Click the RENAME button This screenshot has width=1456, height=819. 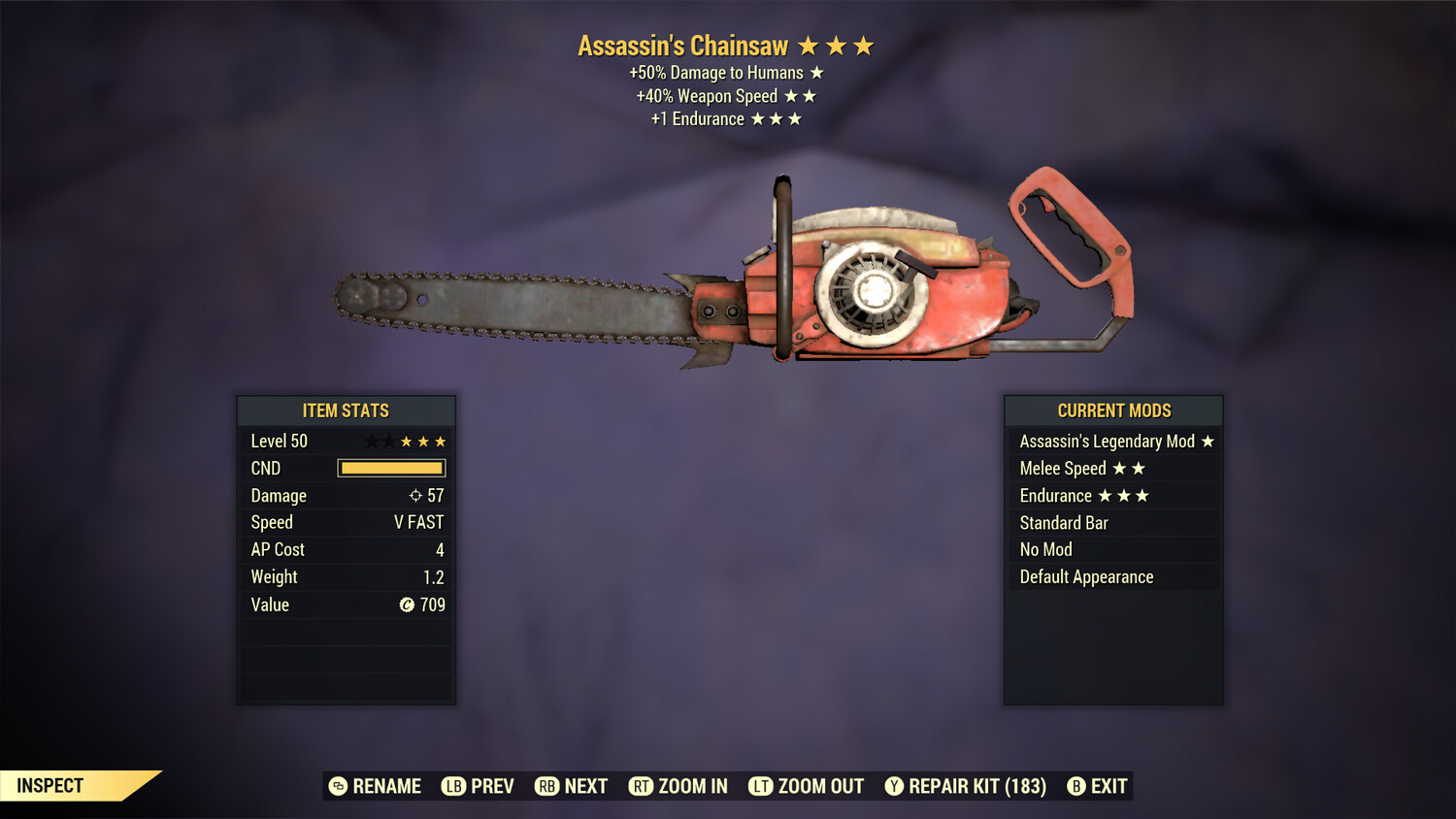[386, 786]
